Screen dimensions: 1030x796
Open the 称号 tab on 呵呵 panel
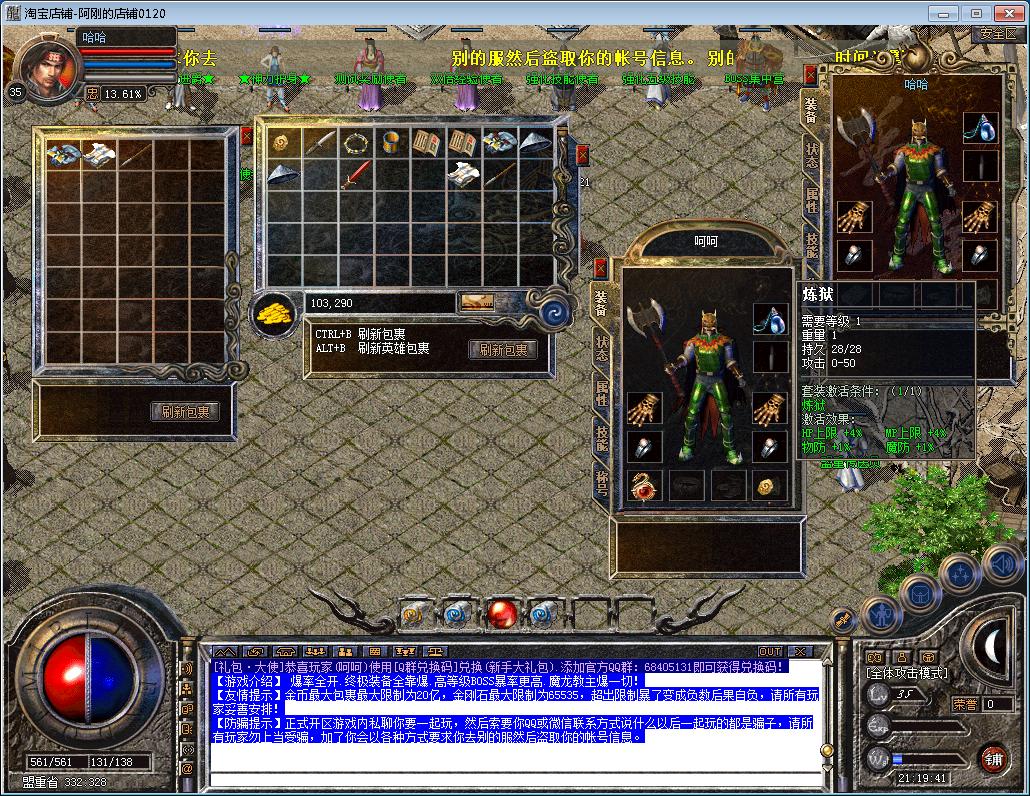(x=601, y=483)
